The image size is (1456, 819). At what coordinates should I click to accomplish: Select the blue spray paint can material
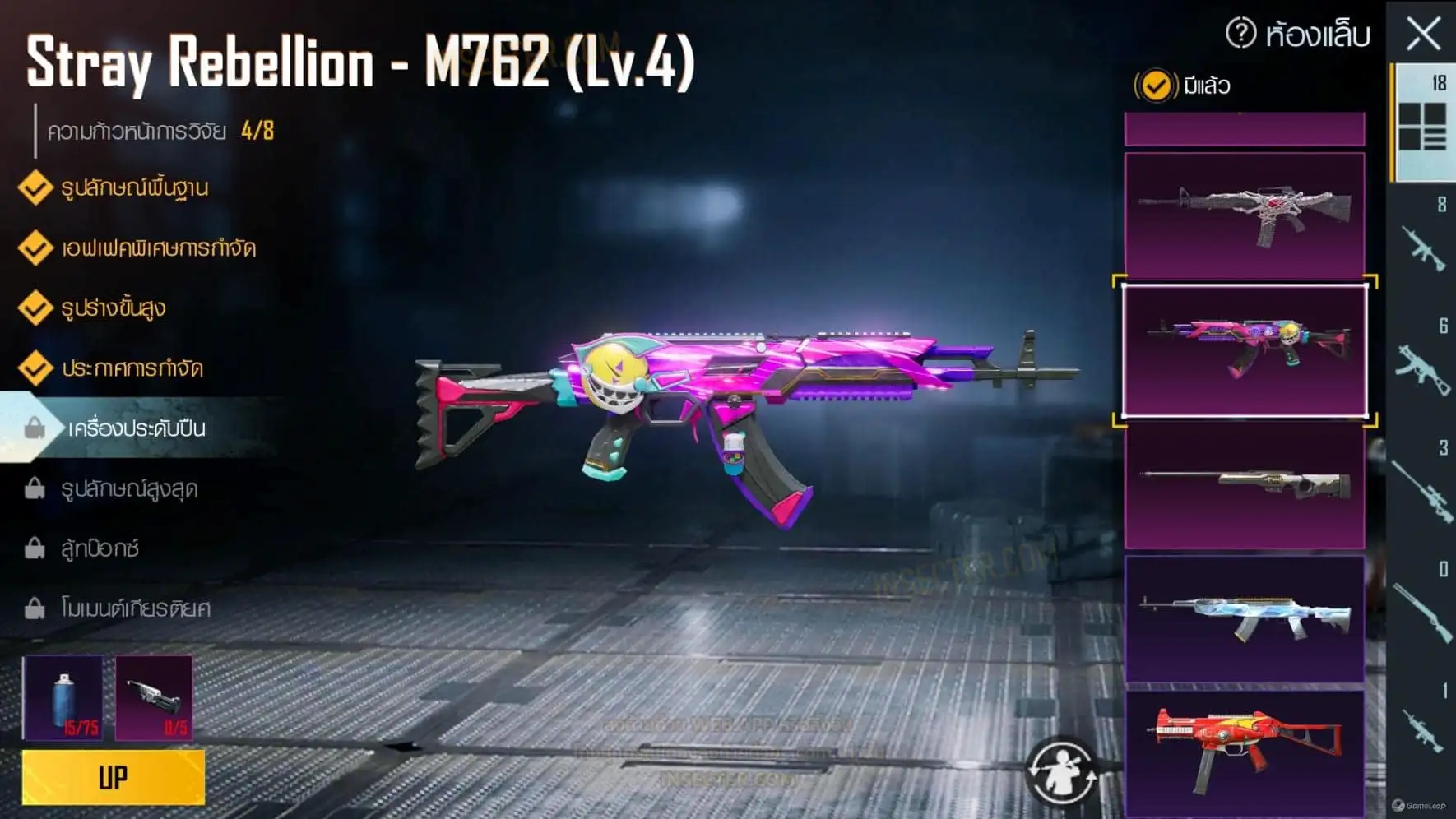pos(63,698)
